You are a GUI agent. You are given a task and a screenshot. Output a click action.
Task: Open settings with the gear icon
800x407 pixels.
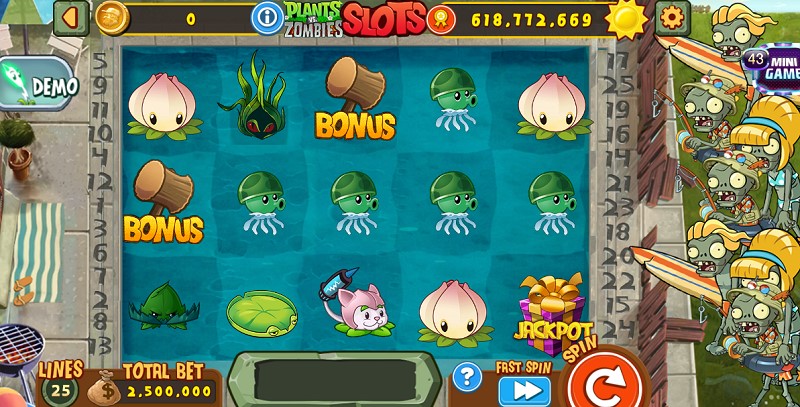tap(672, 17)
